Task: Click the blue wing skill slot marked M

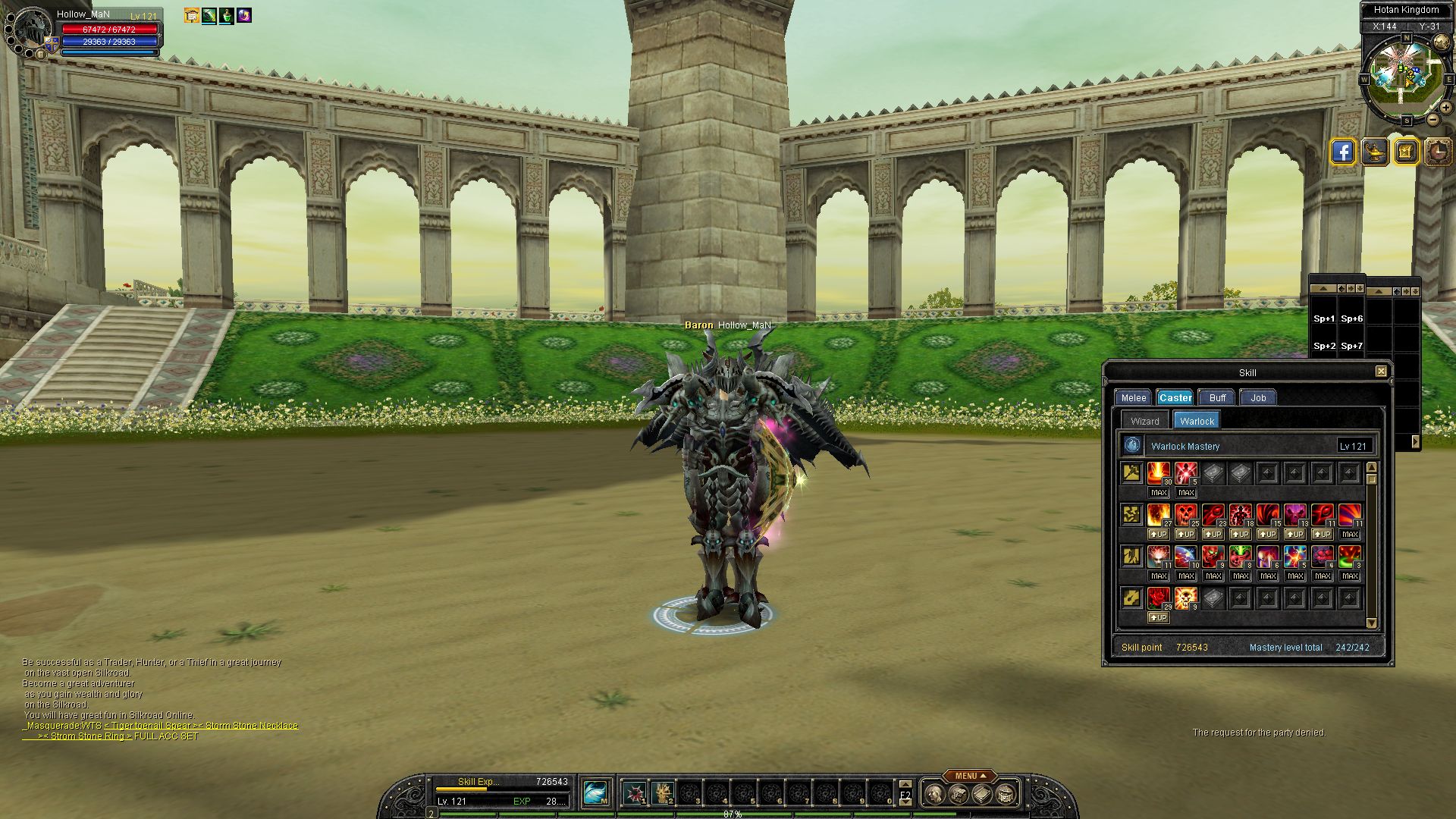Action: (x=596, y=793)
